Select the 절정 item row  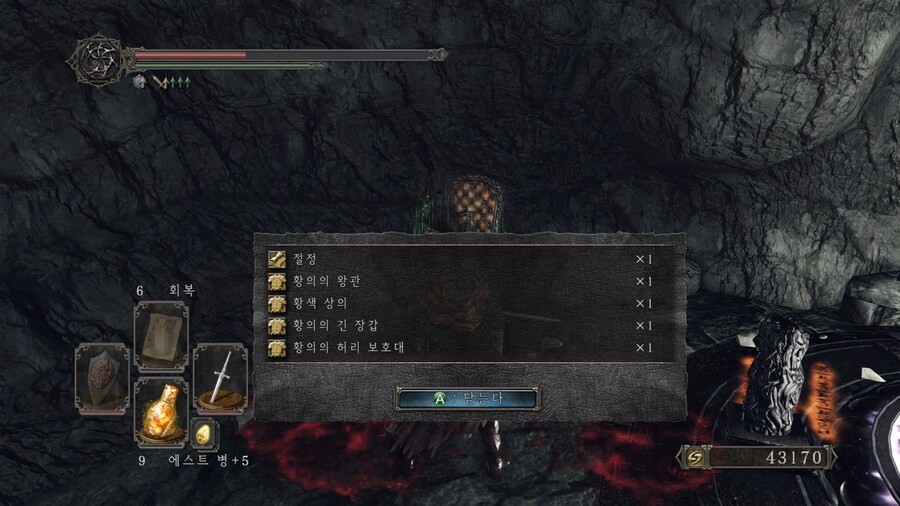click(460, 259)
